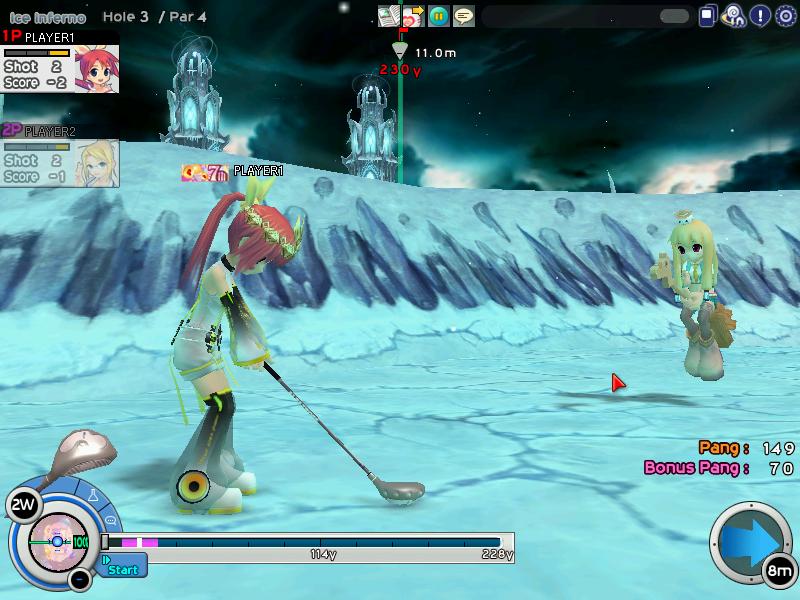Open chat via the yellow speech bubble icon
The width and height of the screenshot is (800, 600).
click(x=463, y=16)
